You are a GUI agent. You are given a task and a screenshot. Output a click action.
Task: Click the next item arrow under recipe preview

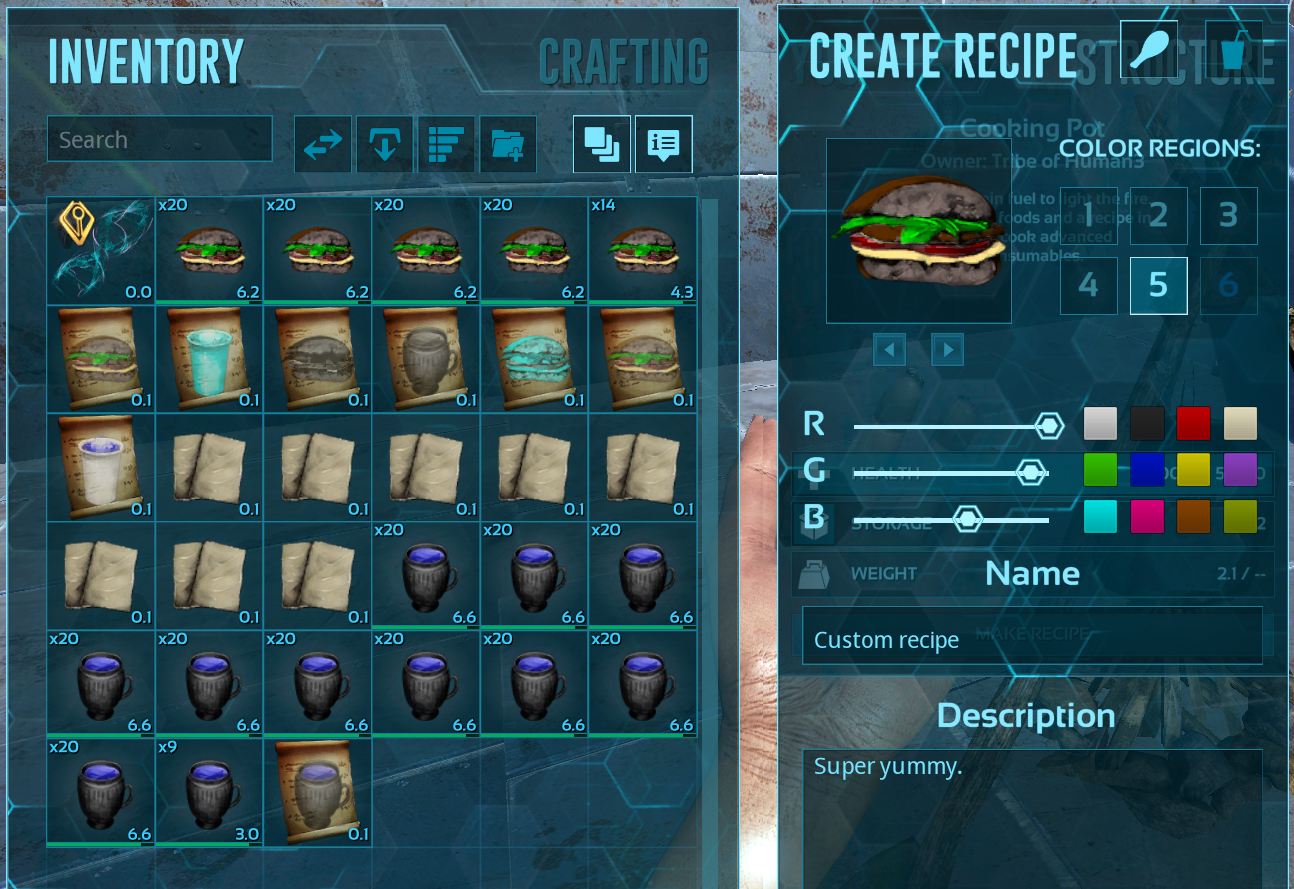click(x=946, y=349)
